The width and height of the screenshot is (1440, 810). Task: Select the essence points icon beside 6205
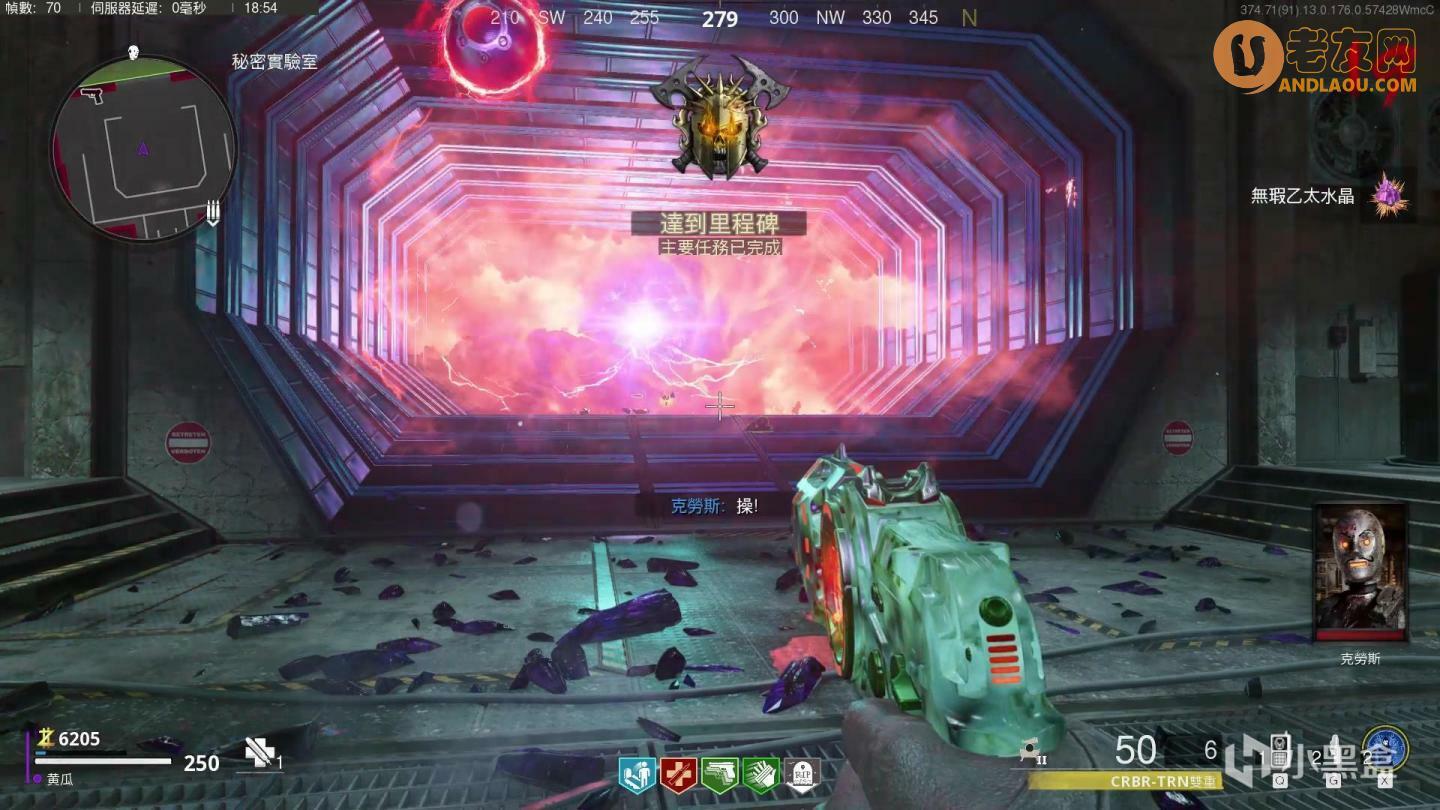coord(46,738)
